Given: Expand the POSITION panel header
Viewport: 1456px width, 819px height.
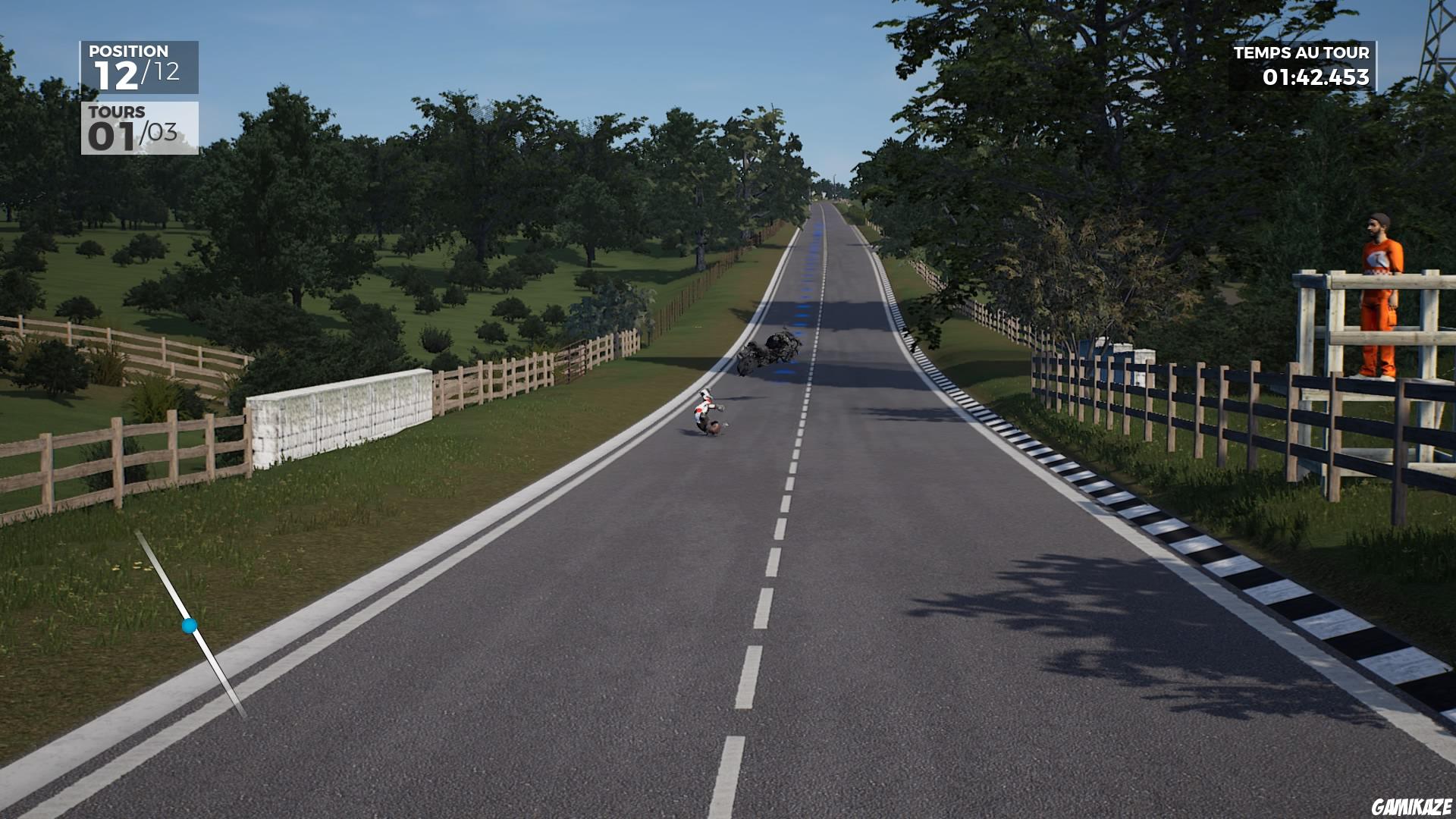Looking at the screenshot, I should [129, 52].
